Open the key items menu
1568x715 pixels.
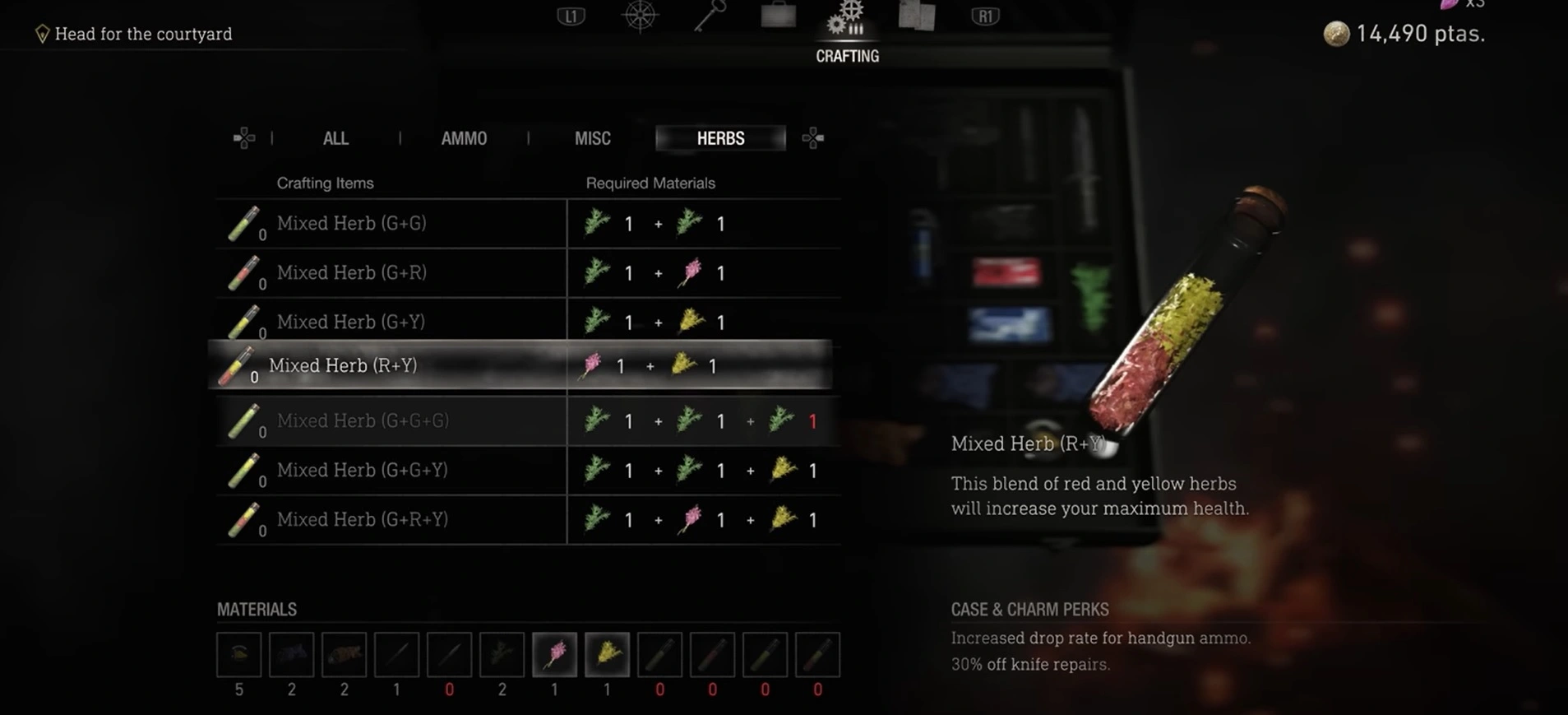pos(709,16)
